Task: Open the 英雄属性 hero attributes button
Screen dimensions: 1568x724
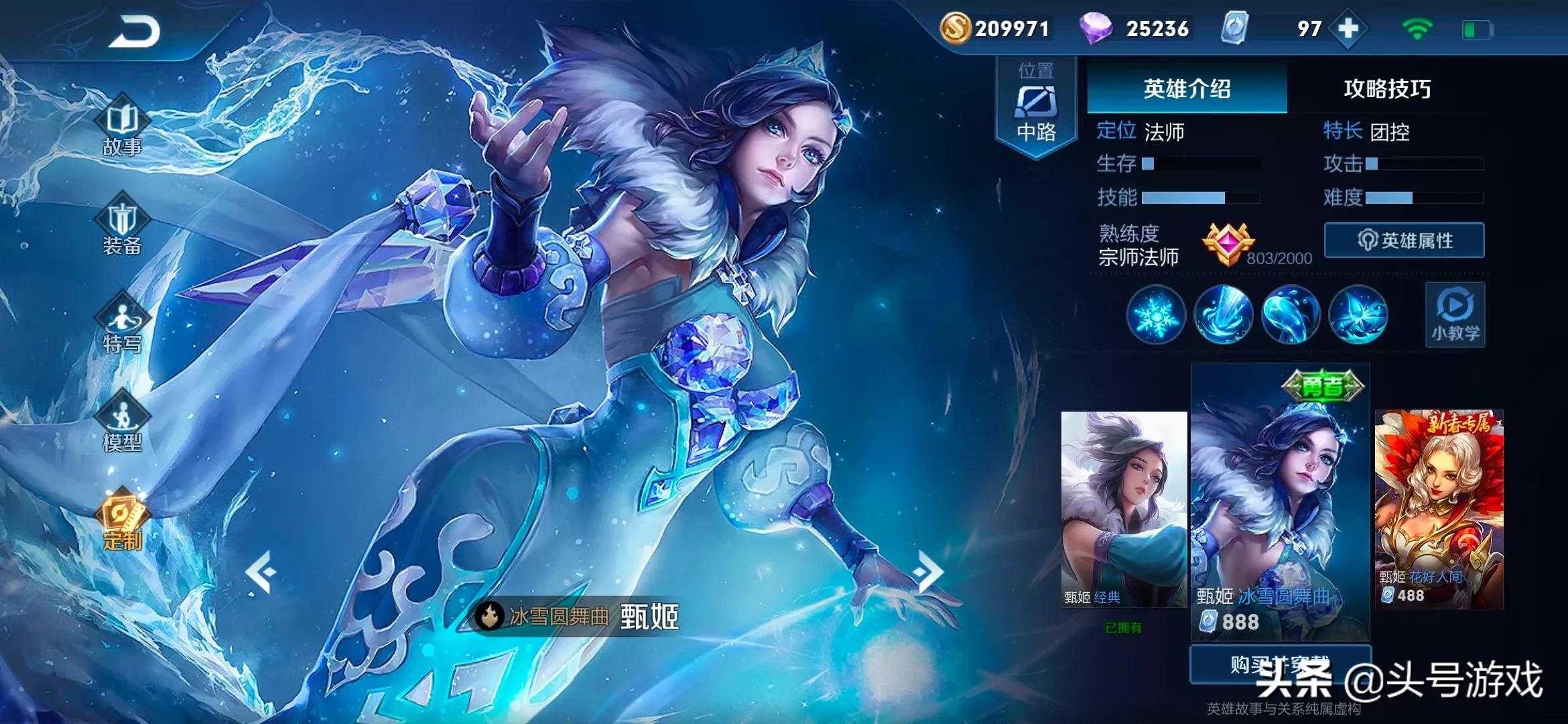Action: tap(1404, 241)
